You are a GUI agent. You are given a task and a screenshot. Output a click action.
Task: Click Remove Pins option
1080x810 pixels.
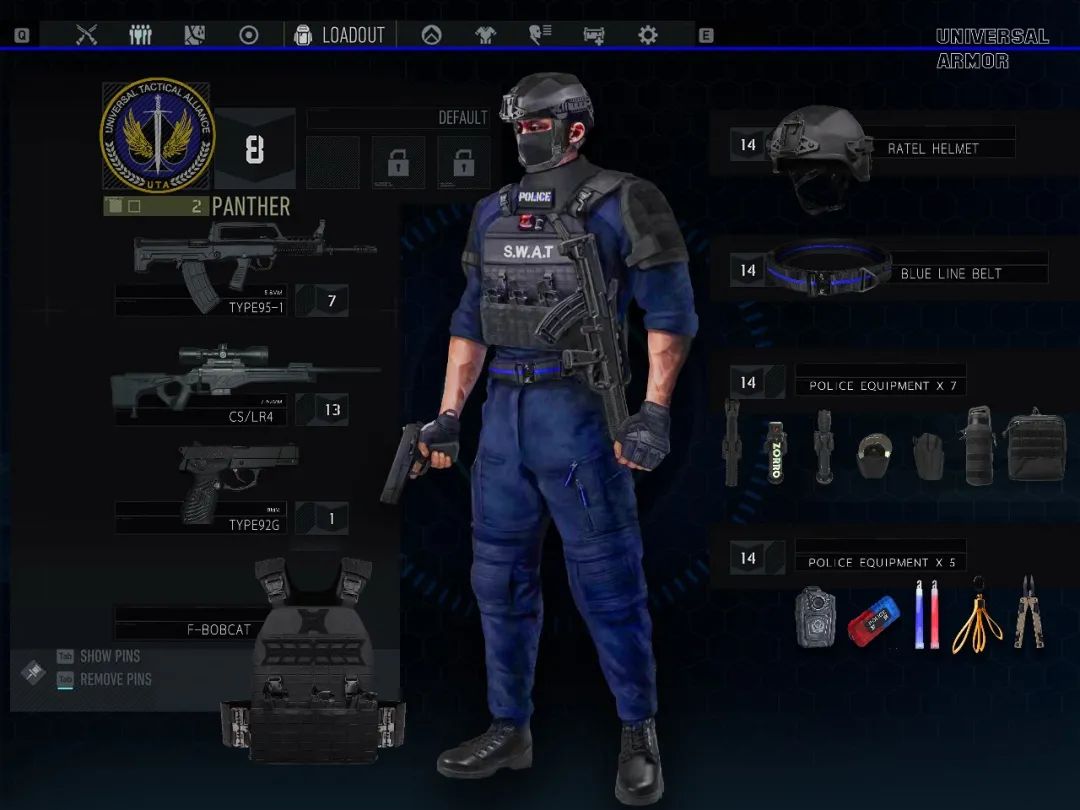pos(115,679)
